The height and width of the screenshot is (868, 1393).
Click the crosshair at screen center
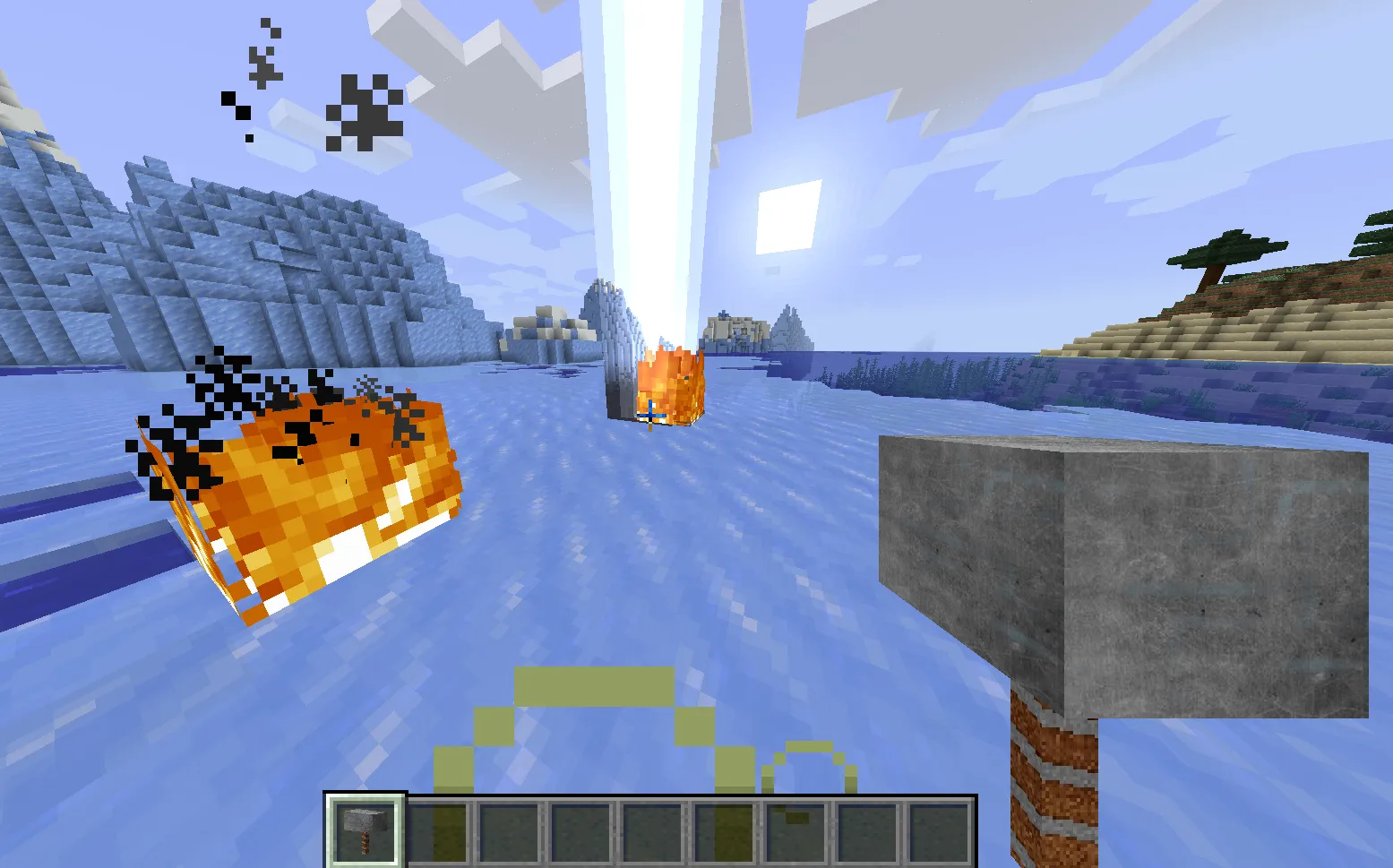point(651,414)
